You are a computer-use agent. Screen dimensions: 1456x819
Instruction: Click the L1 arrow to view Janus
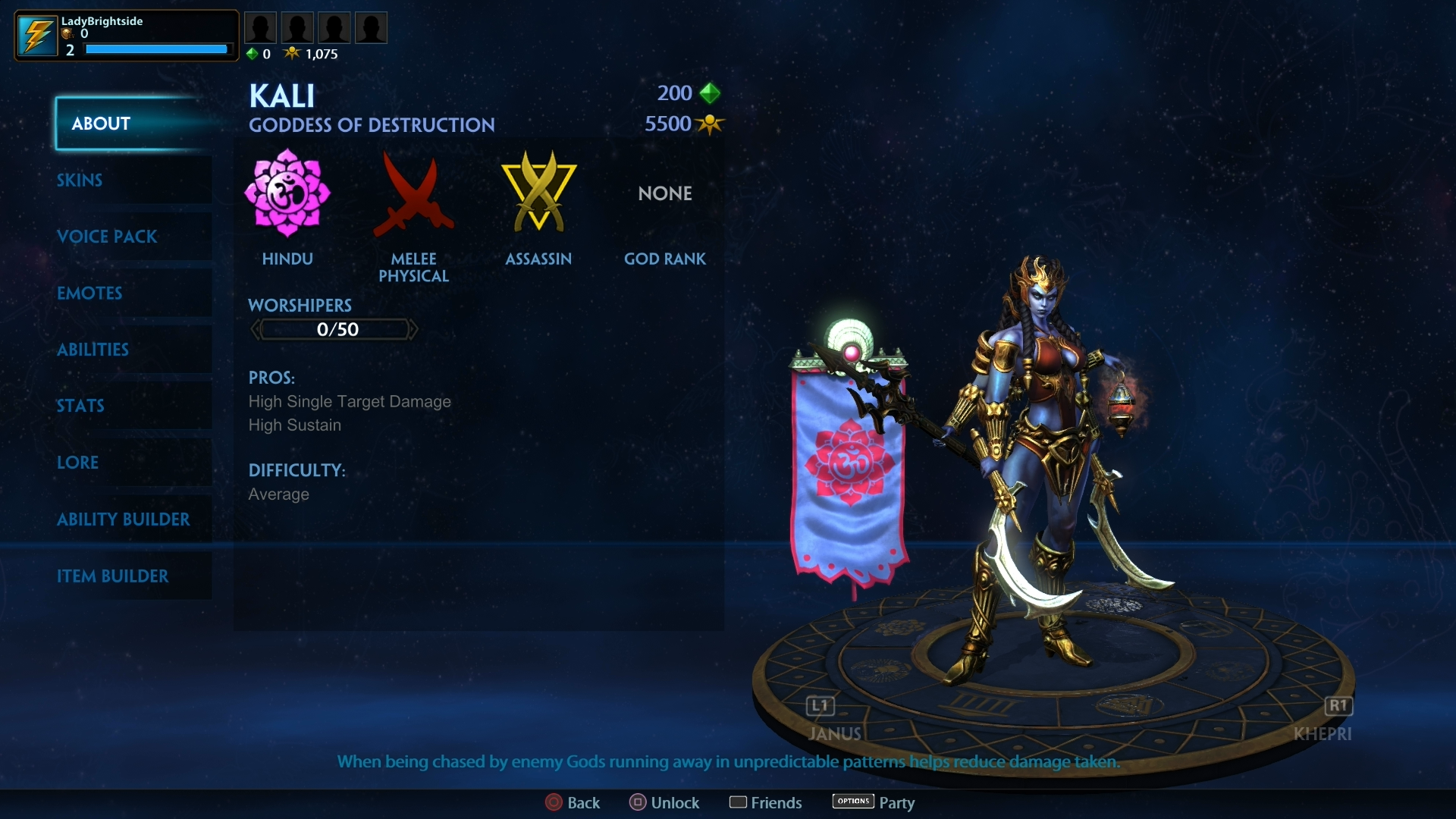[x=819, y=706]
